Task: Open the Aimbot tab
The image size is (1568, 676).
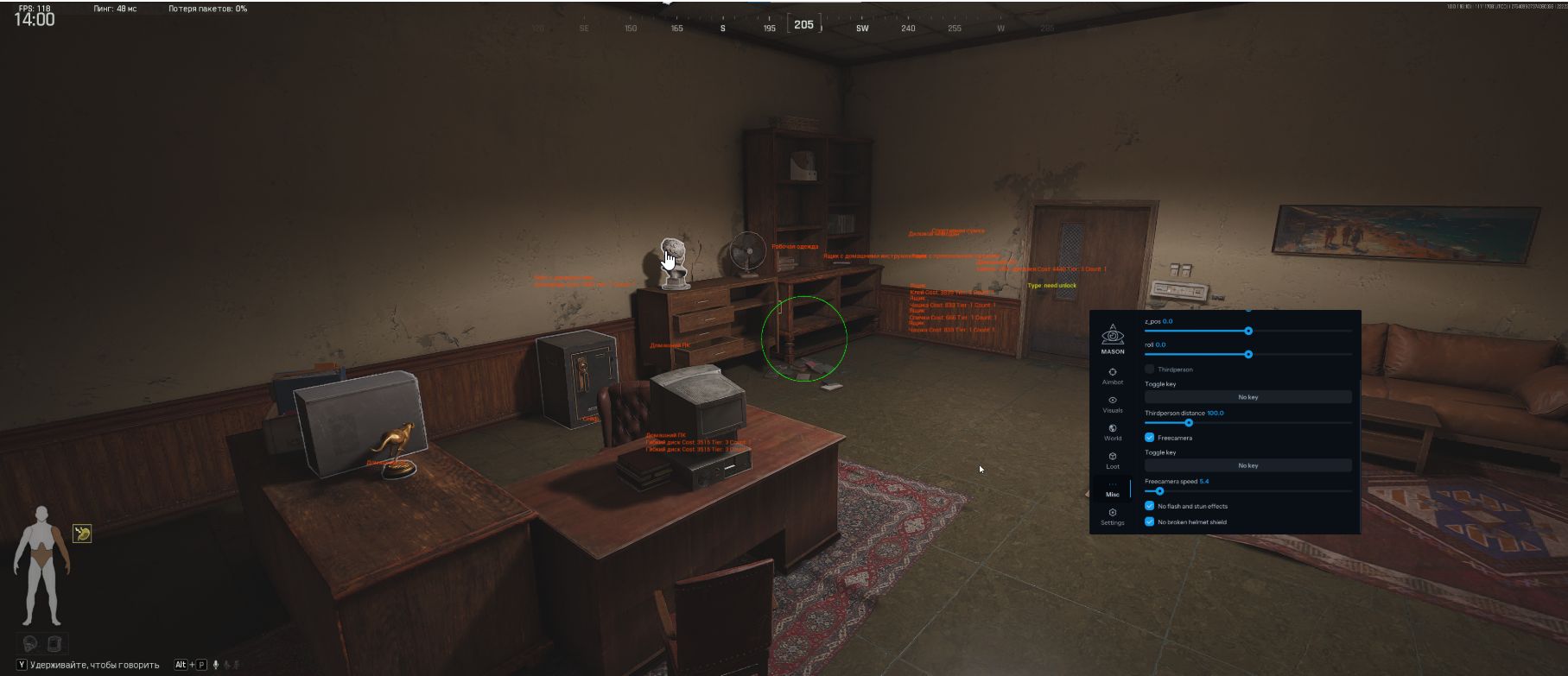Action: click(1113, 376)
